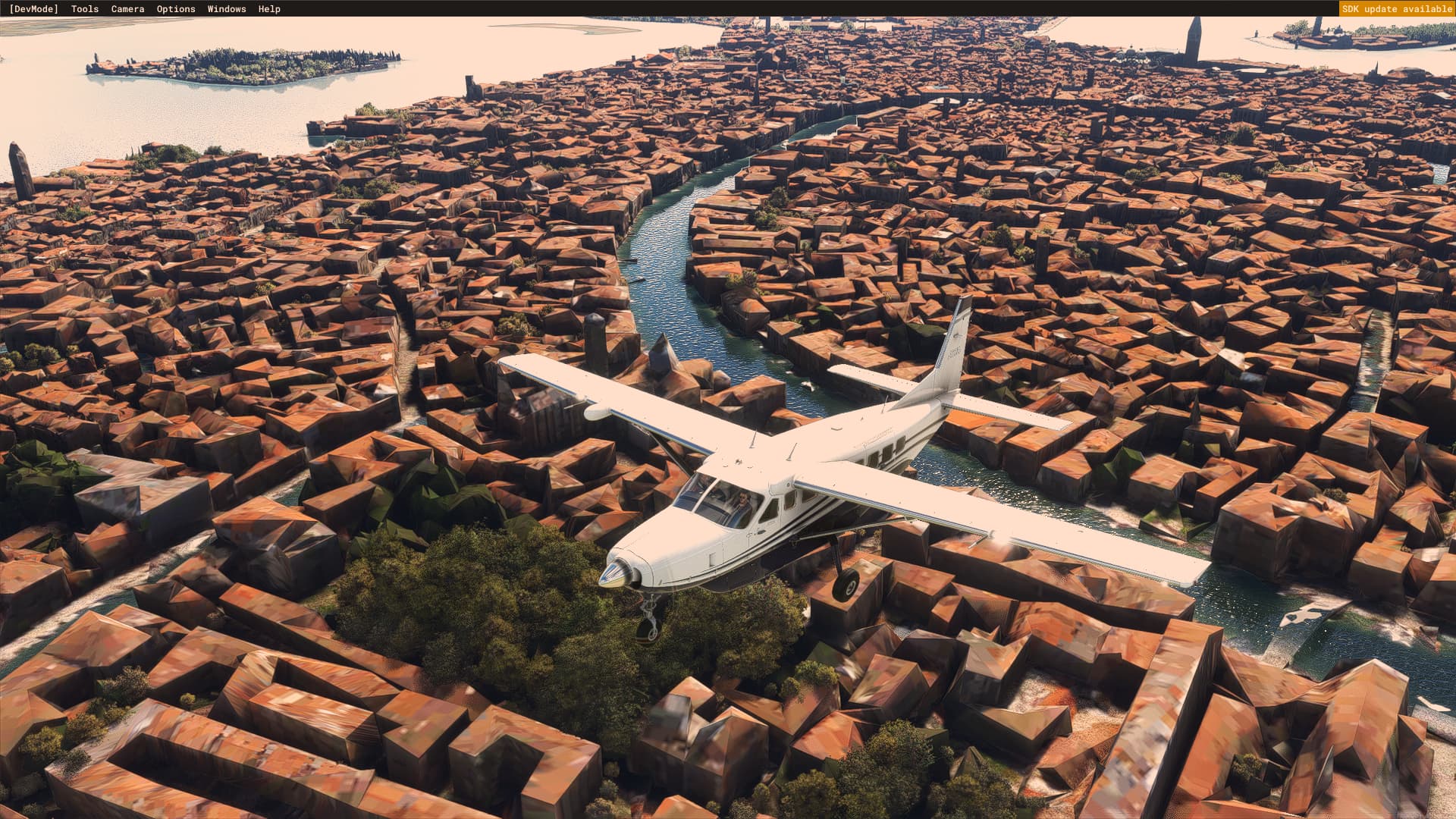
Task: Select Options in the DevMode menu bar
Action: click(174, 8)
